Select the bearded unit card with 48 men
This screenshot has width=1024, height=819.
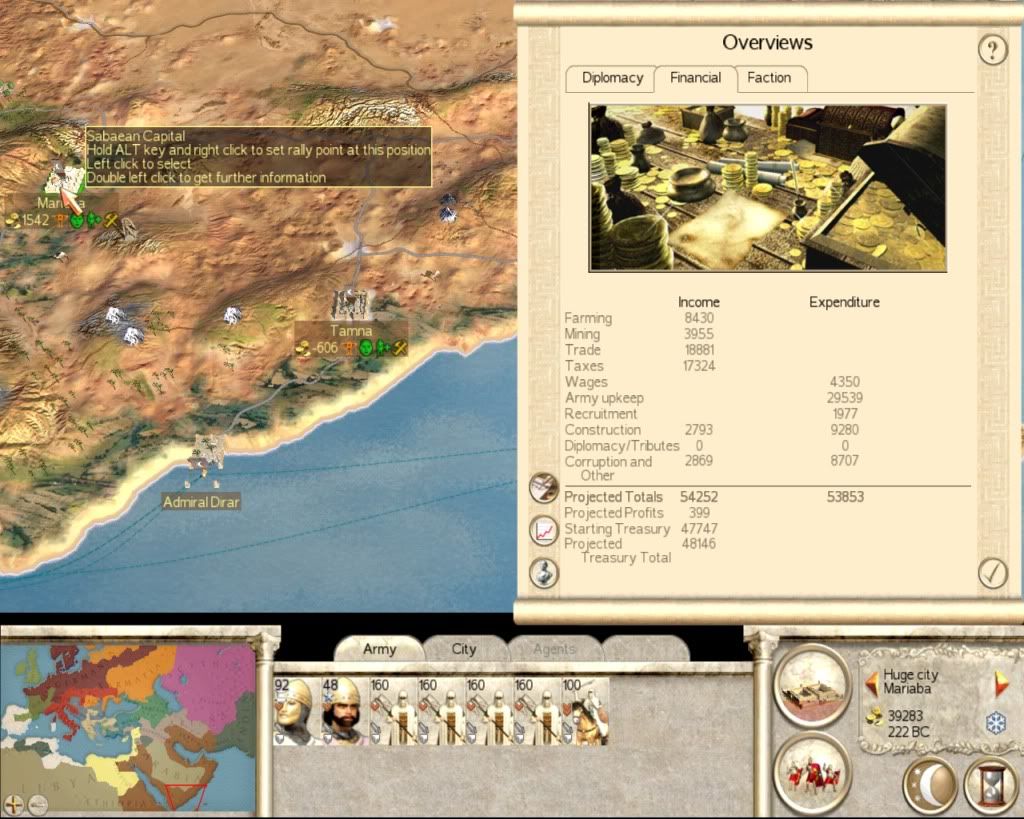[x=342, y=711]
